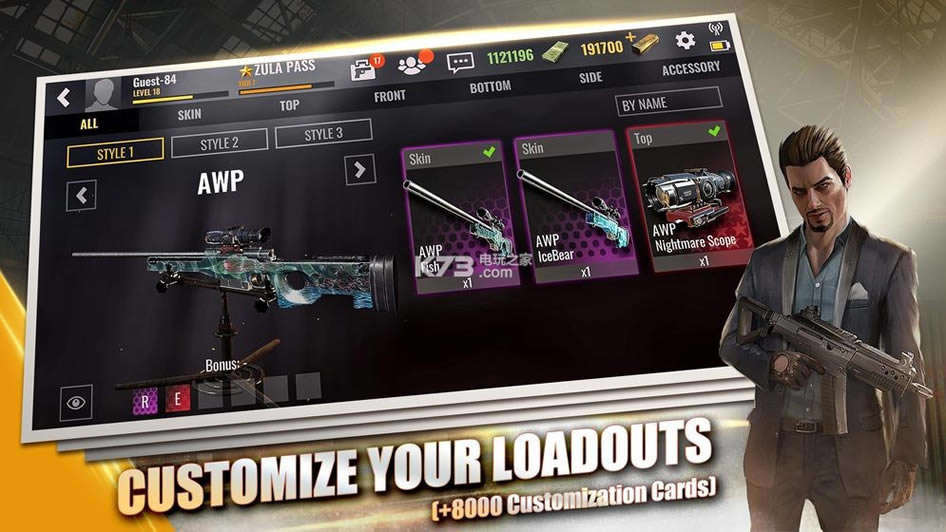Go back with the arrow button

tap(64, 98)
